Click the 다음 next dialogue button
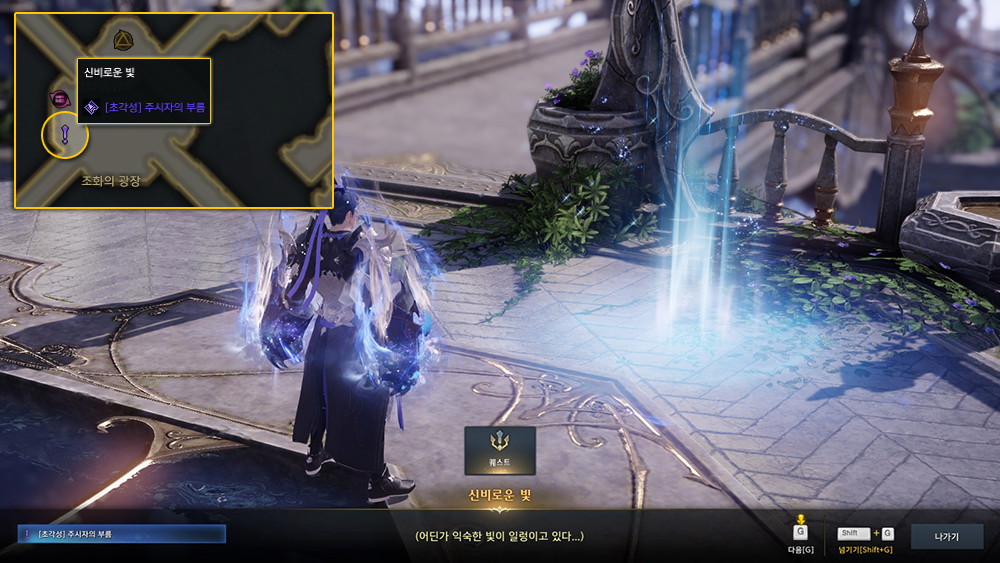The height and width of the screenshot is (563, 1000). 801,533
